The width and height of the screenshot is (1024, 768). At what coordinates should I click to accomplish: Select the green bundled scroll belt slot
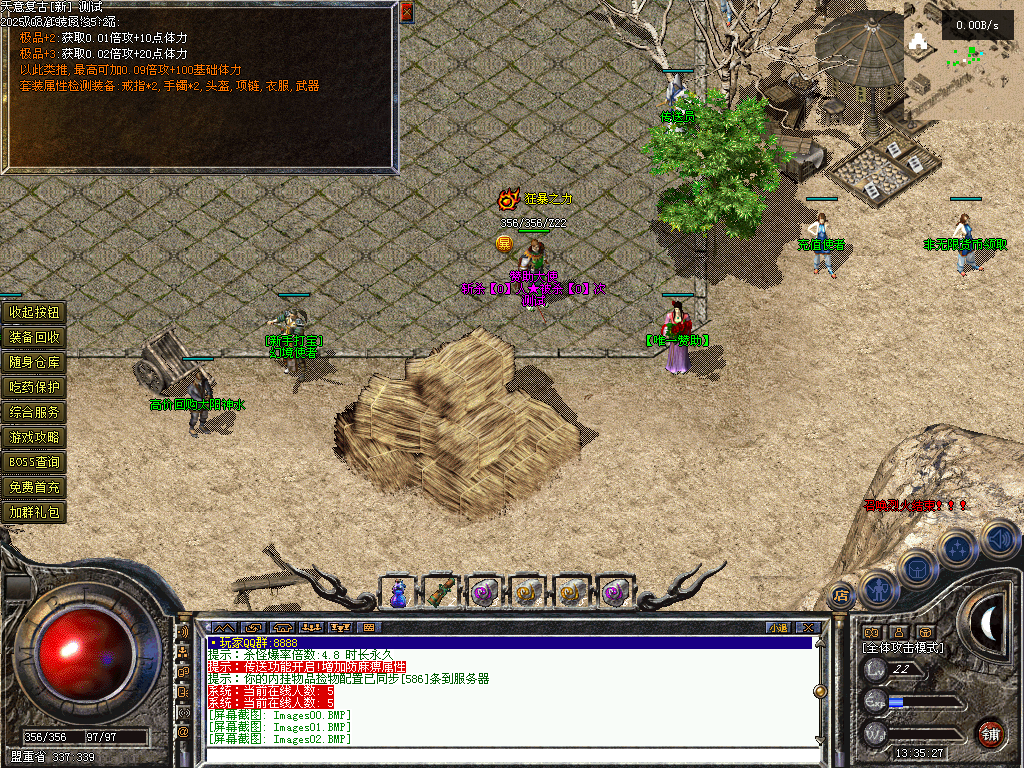click(440, 592)
